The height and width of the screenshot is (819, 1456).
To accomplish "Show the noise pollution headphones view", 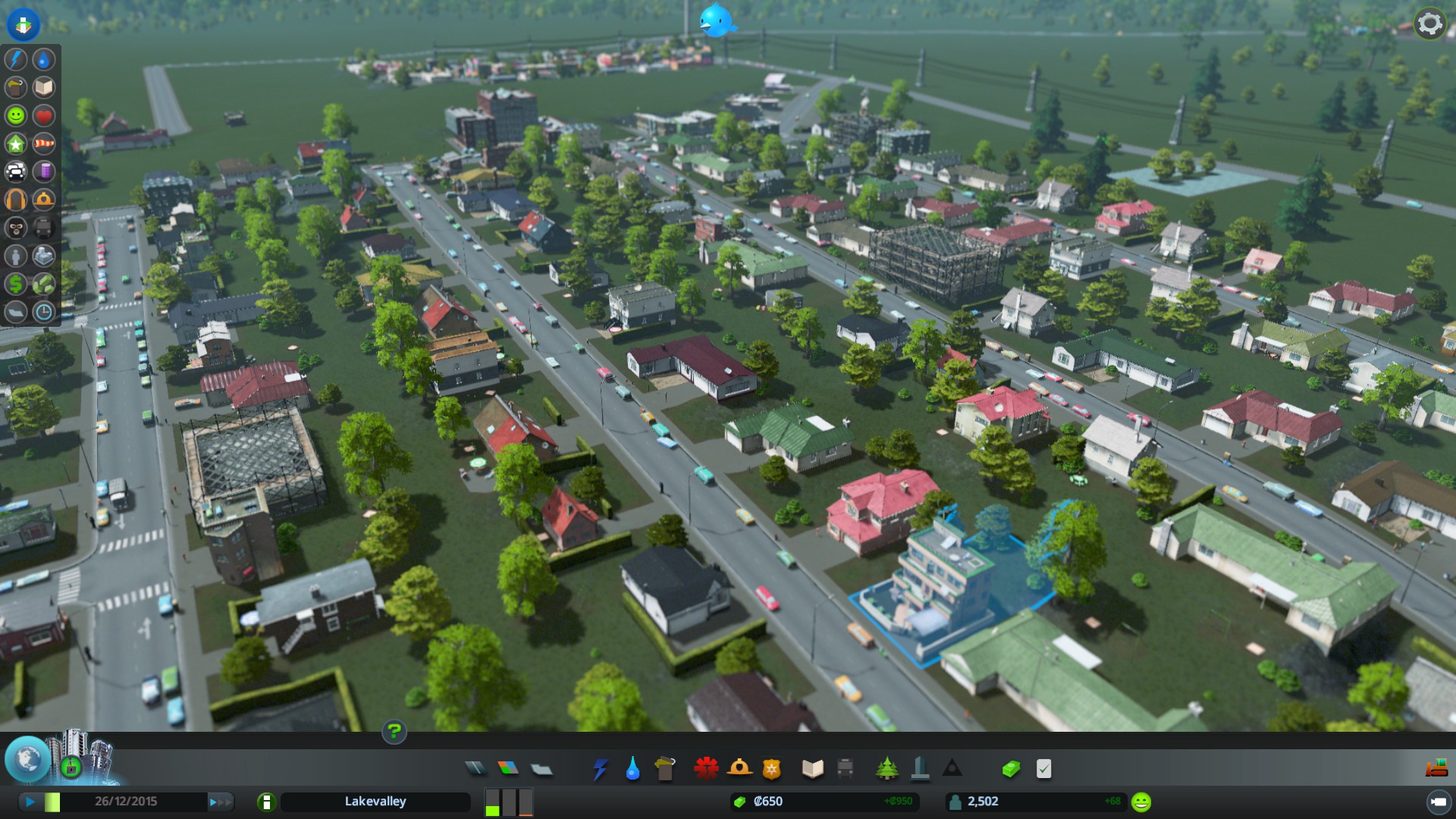I will pyautogui.click(x=15, y=199).
